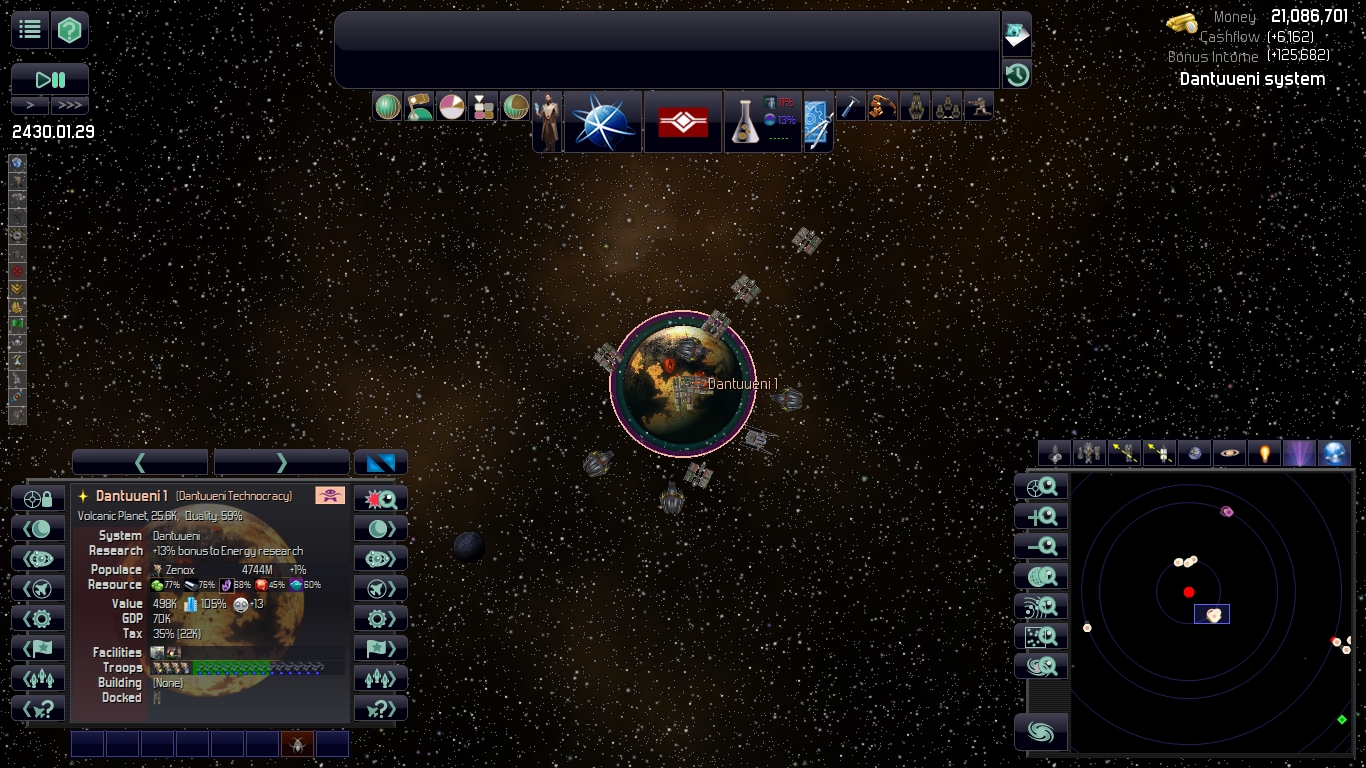Select the ringed planet map filter
The width and height of the screenshot is (1366, 768).
[1229, 454]
